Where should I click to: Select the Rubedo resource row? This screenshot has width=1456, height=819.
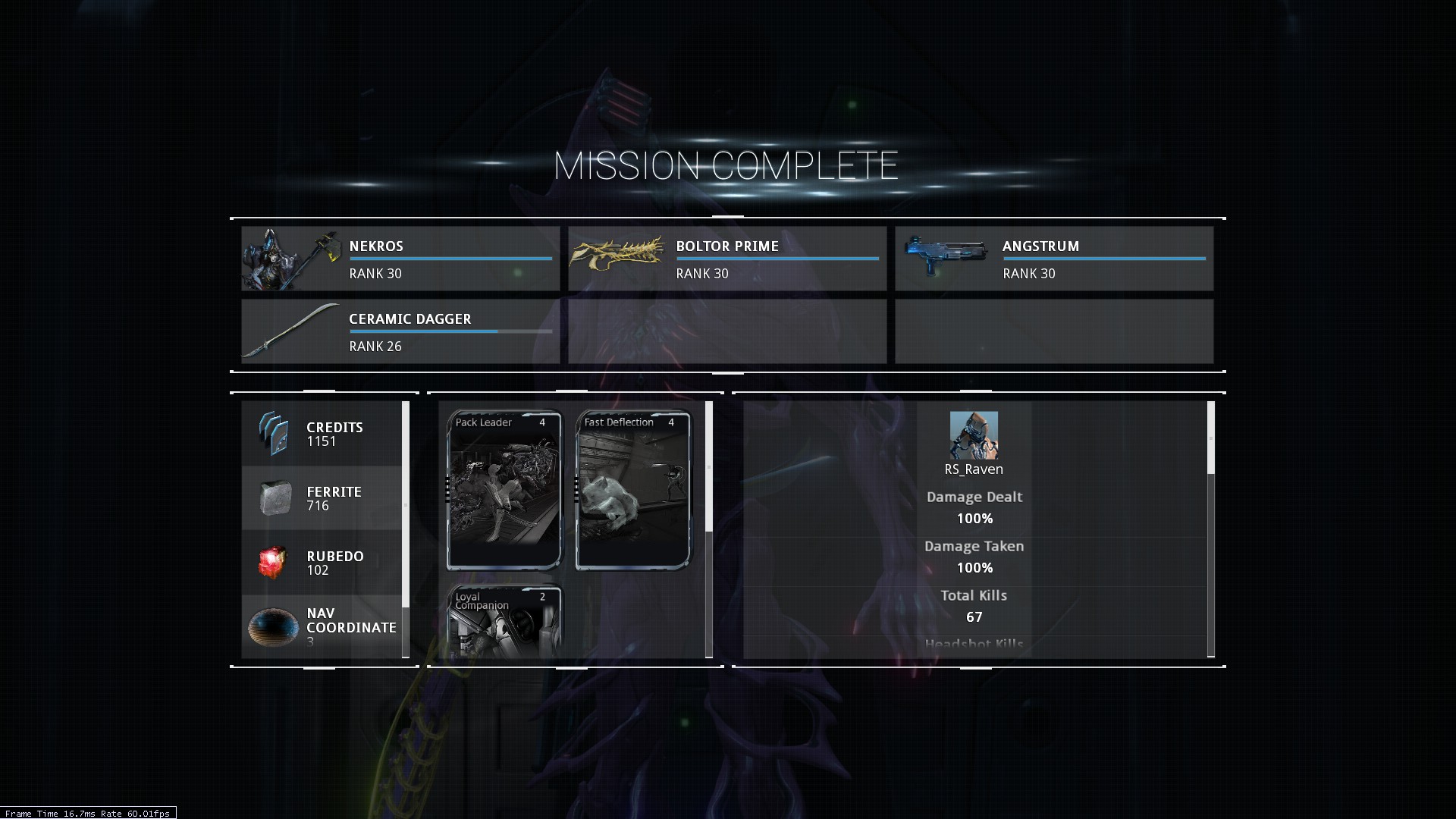click(322, 563)
